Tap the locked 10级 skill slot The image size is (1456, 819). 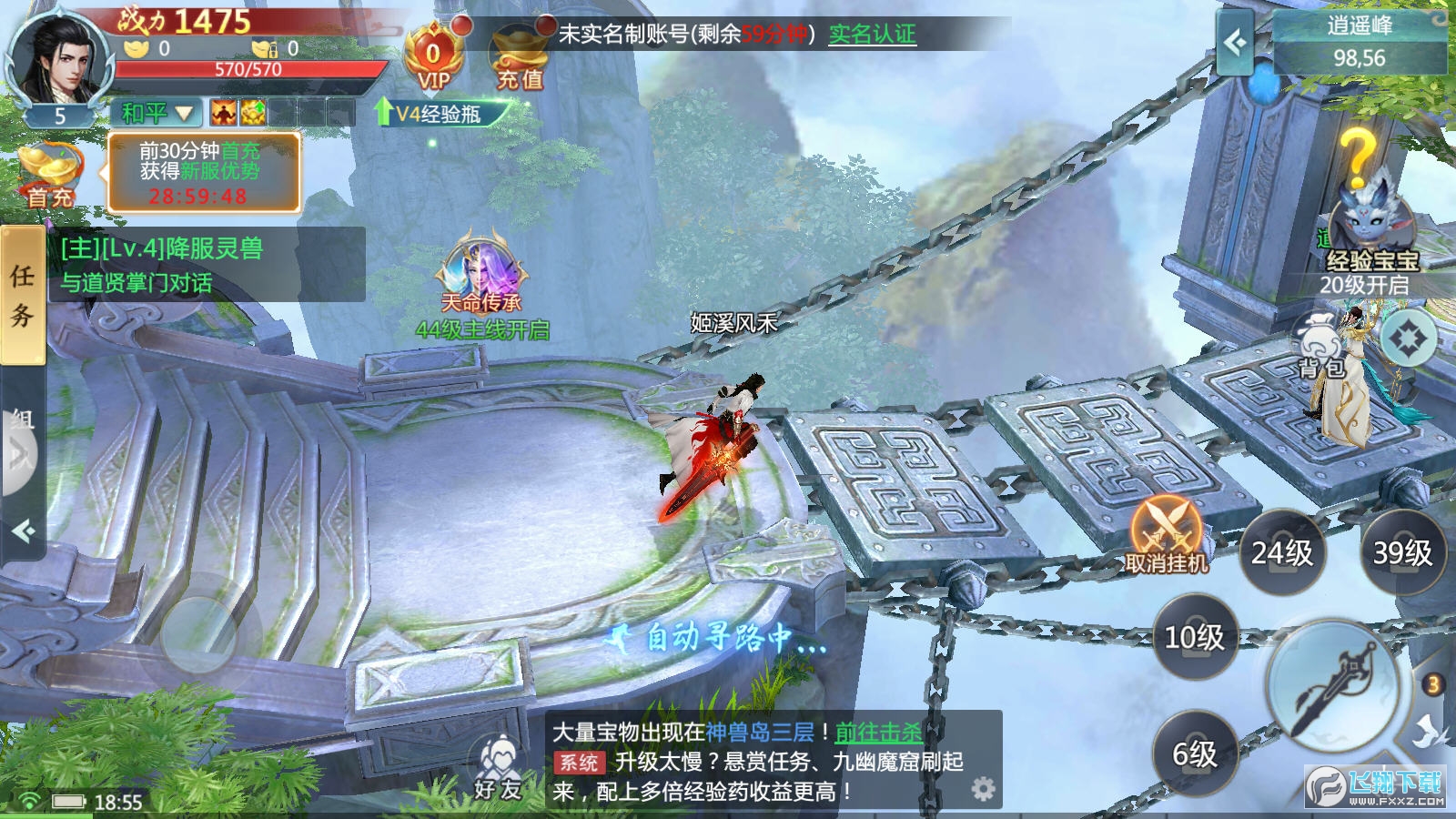[1195, 637]
